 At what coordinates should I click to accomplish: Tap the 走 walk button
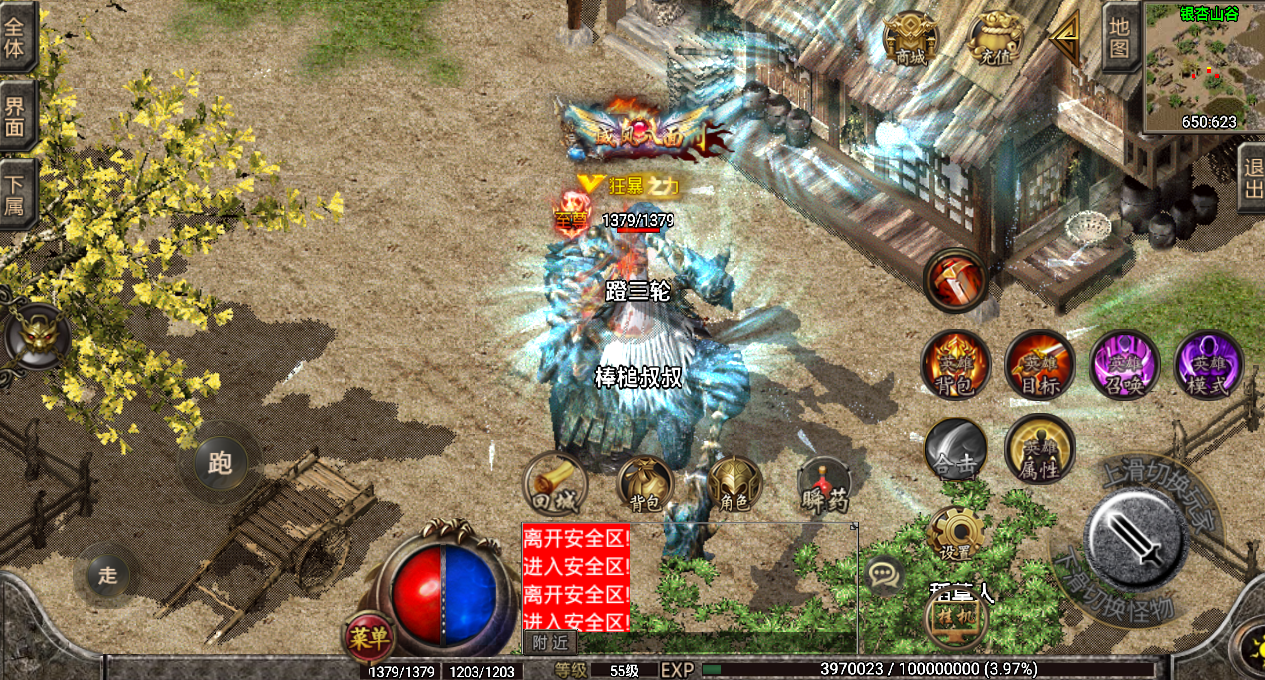107,575
